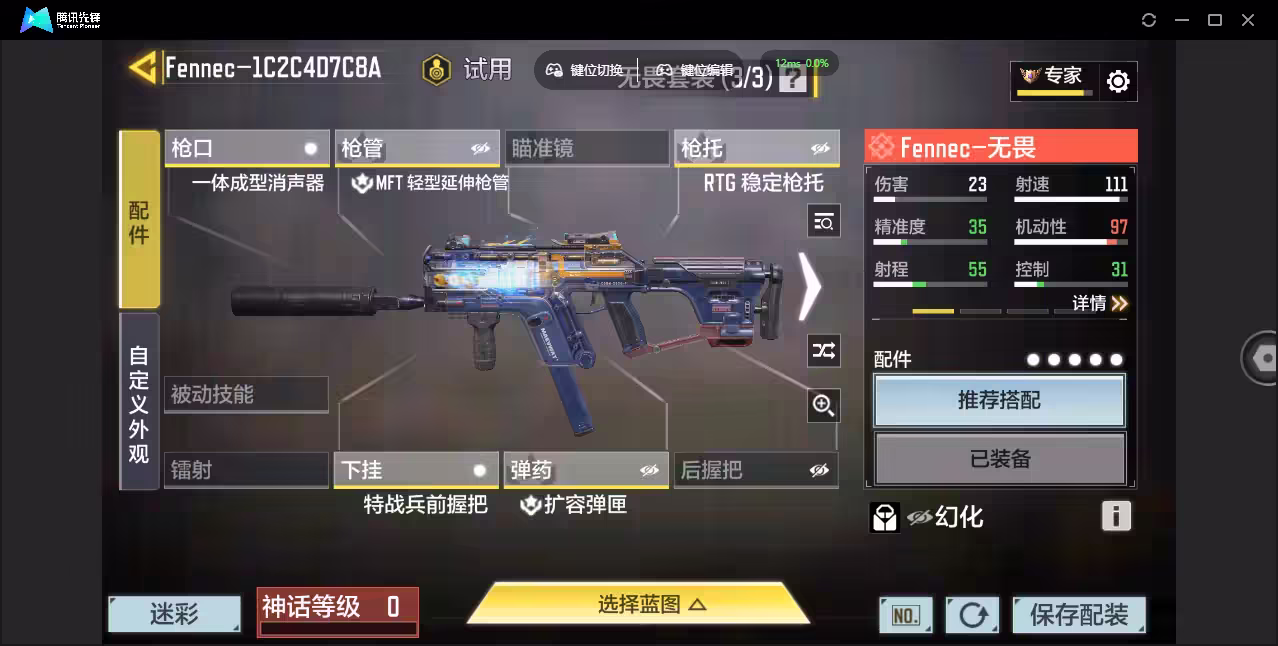
Task: Select the 枪口 muzzle attachment slot
Action: (246, 148)
